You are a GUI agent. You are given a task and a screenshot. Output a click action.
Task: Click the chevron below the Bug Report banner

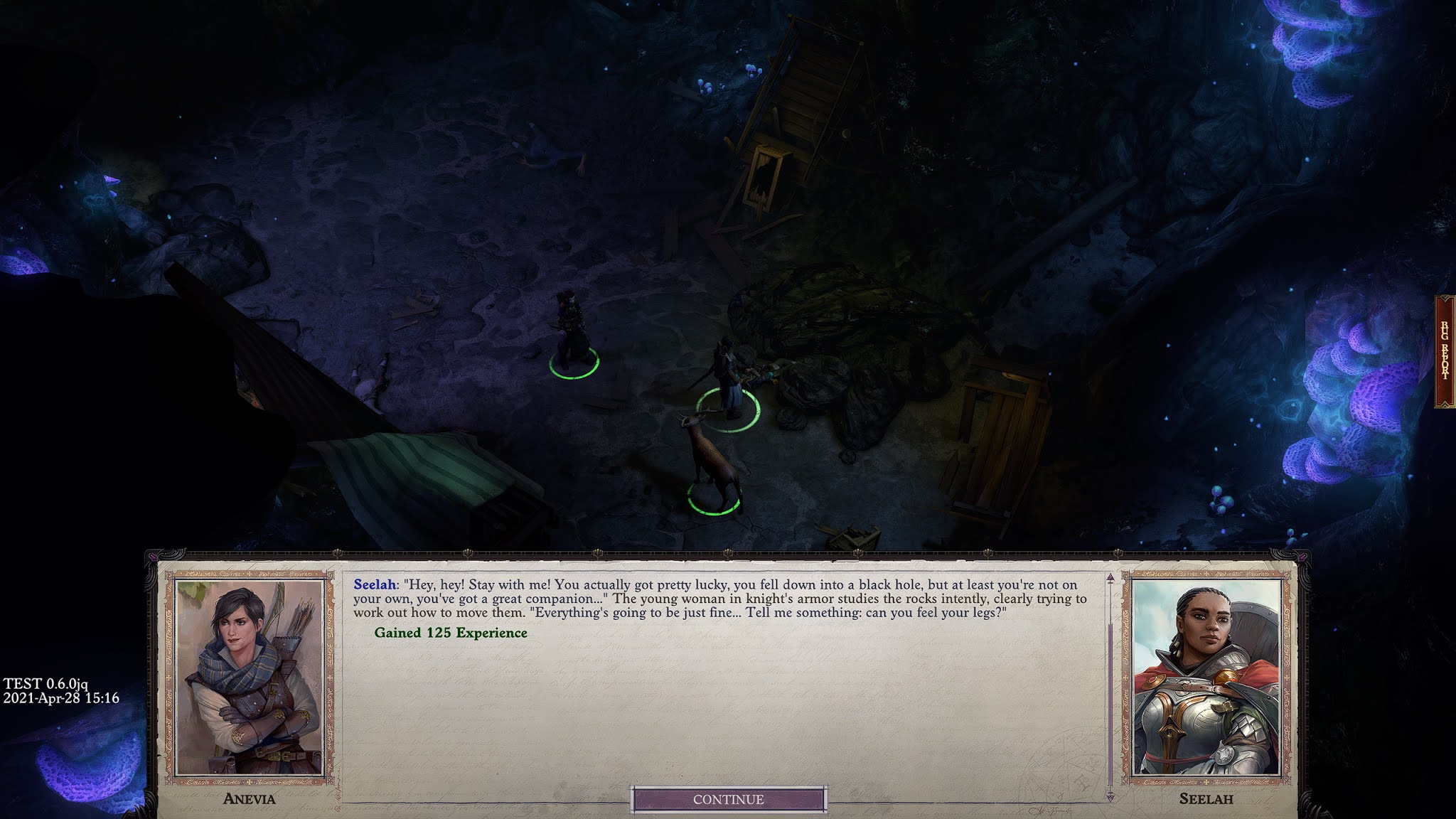1444,403
